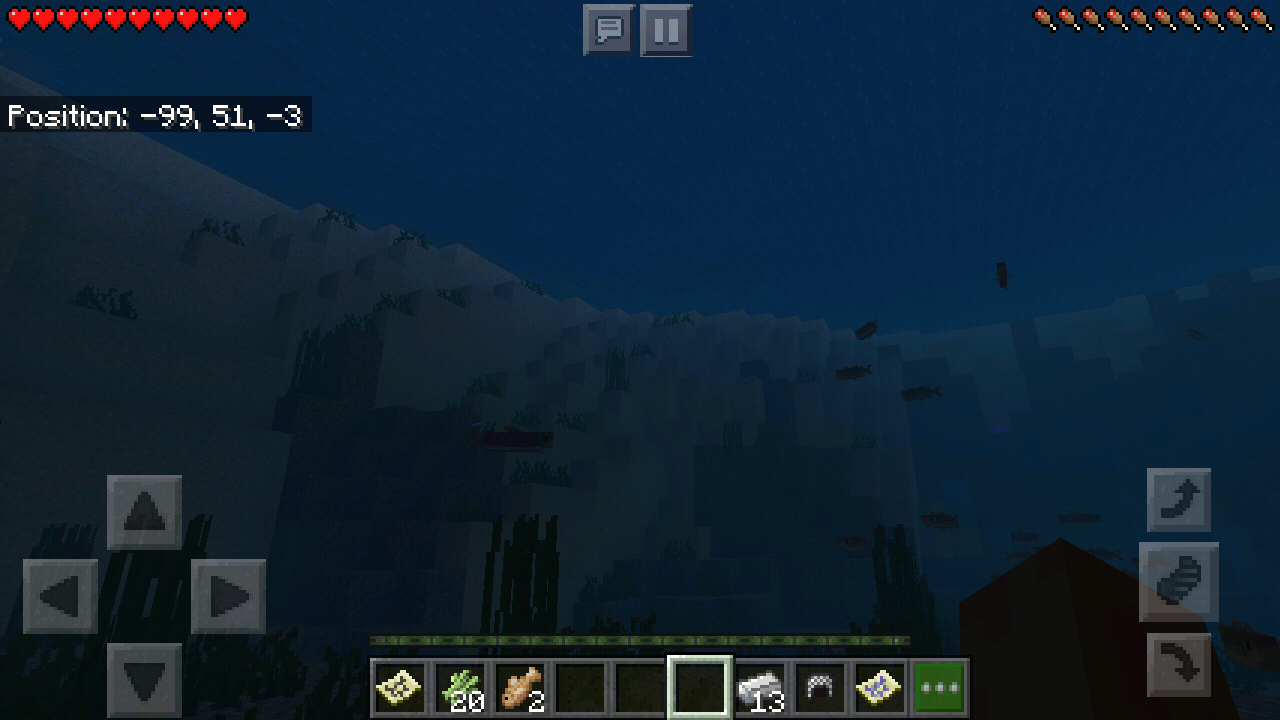
Task: Tap the swim-up arrow button
Action: coord(1178,500)
